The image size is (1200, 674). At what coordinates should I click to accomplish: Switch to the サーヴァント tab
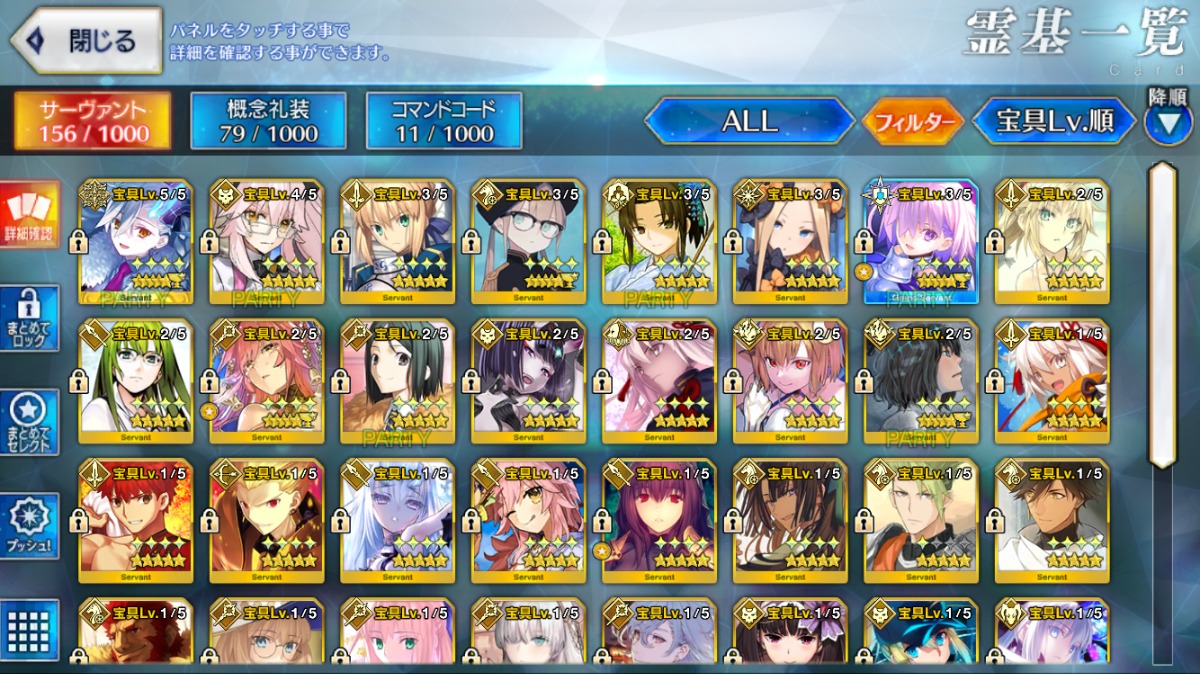pyautogui.click(x=92, y=121)
